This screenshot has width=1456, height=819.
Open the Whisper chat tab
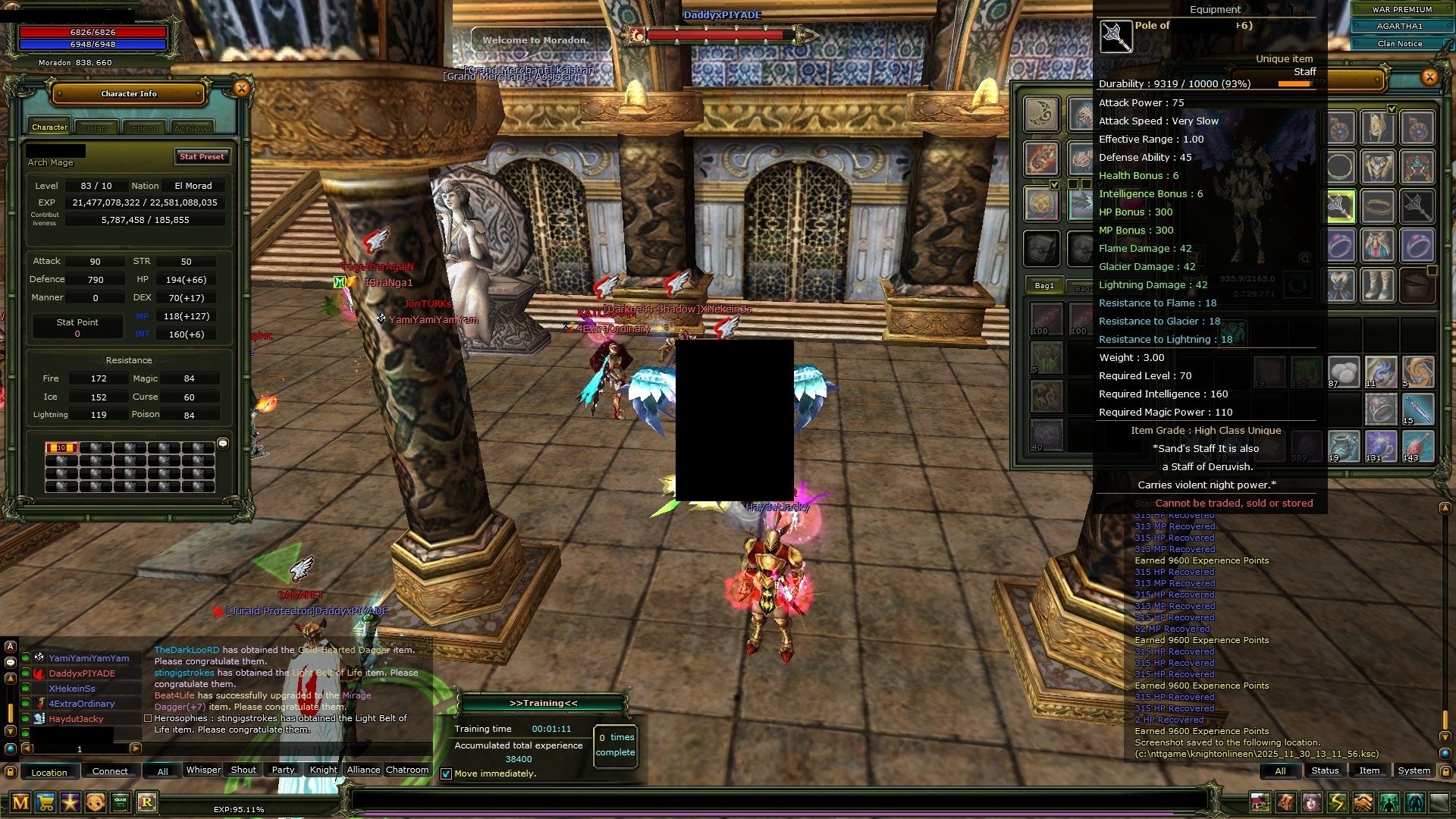click(203, 770)
